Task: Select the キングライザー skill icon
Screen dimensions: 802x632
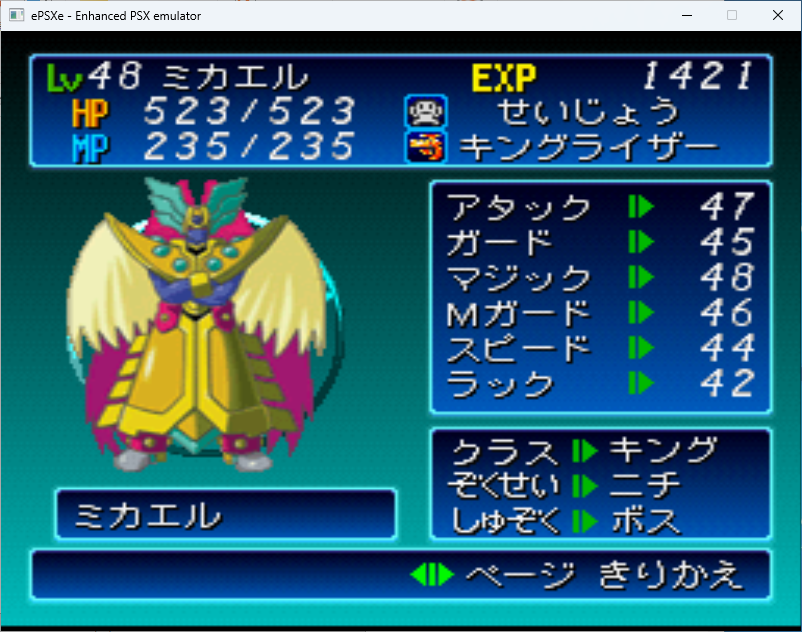Action: [x=419, y=147]
